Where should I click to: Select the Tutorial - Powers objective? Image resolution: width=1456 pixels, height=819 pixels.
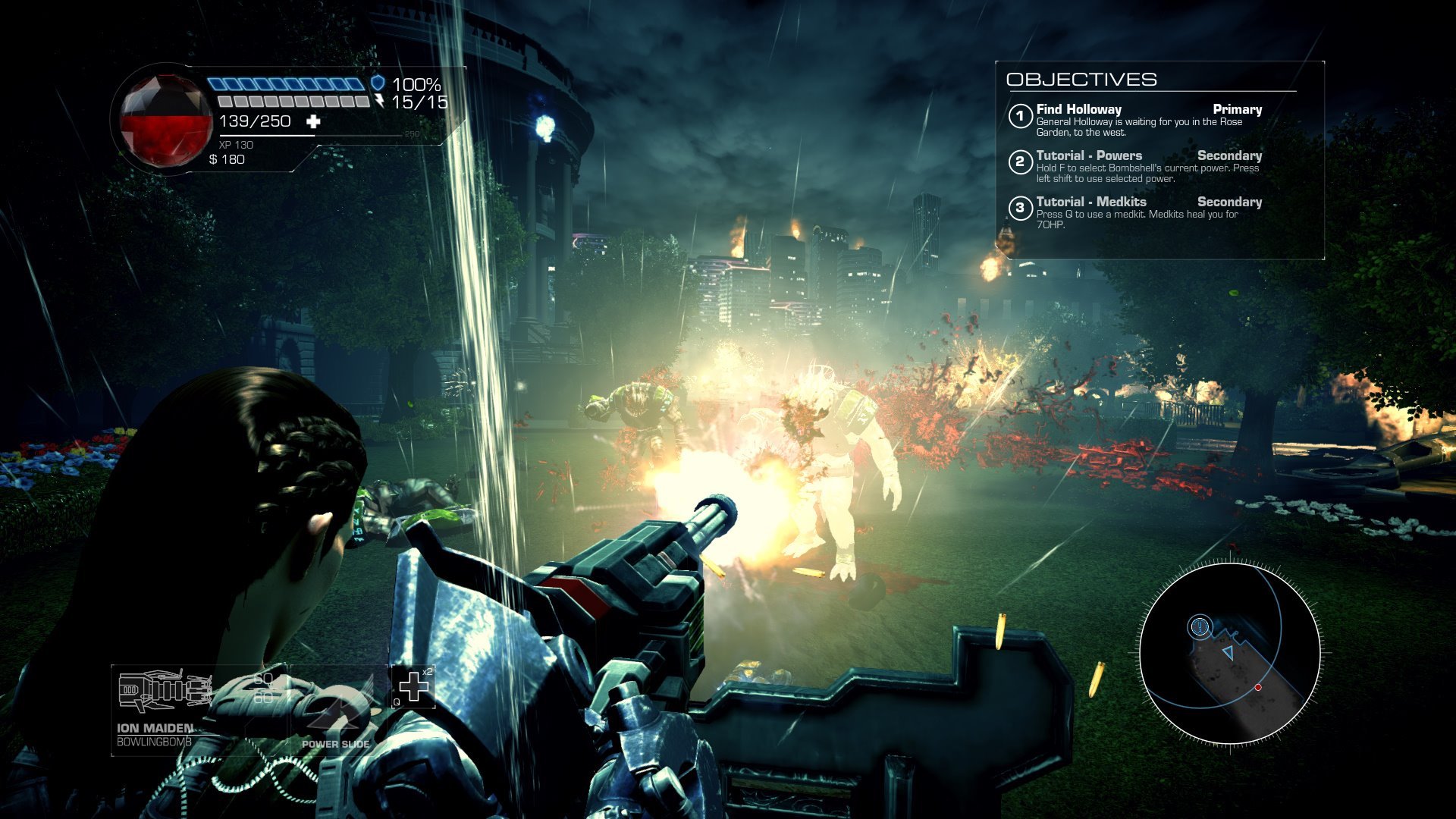point(1088,156)
